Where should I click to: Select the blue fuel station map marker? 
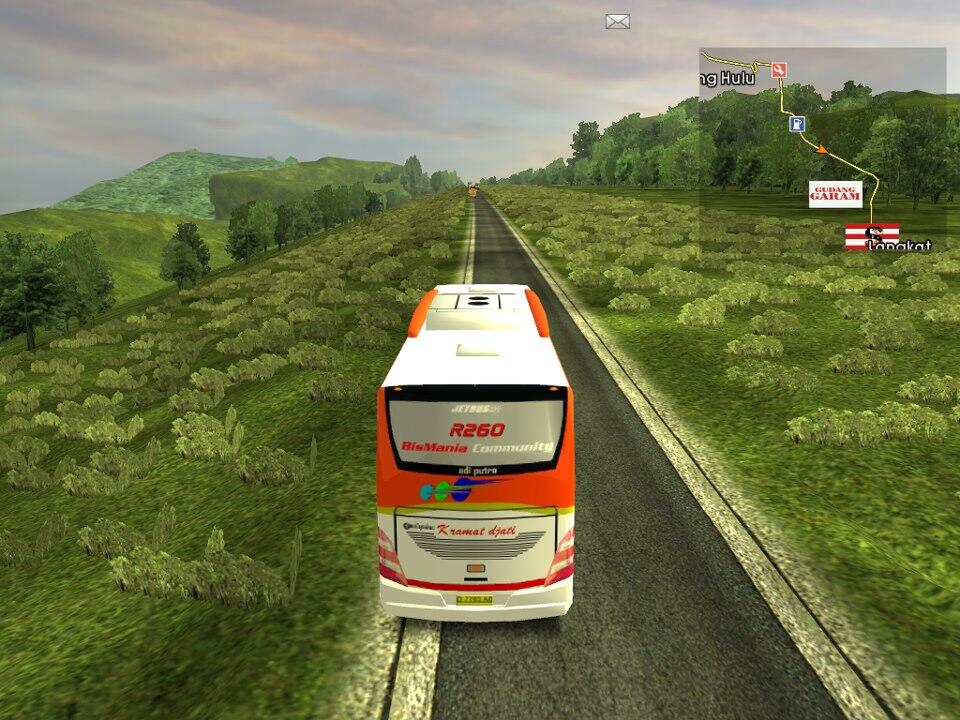pos(797,123)
